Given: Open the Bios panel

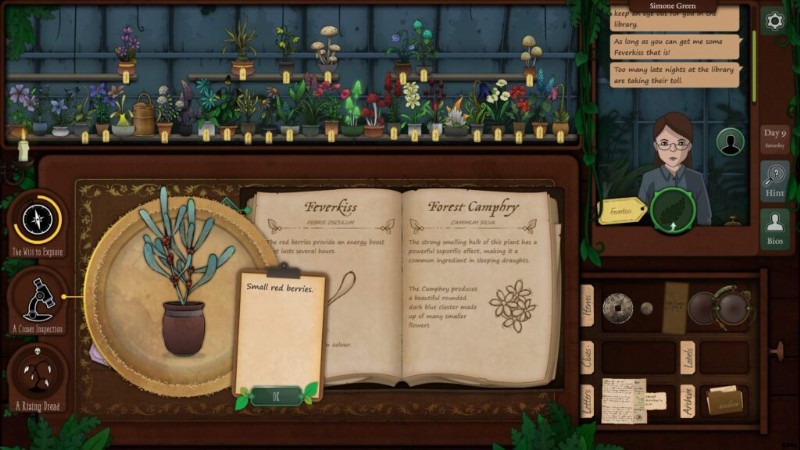Looking at the screenshot, I should pos(774,229).
